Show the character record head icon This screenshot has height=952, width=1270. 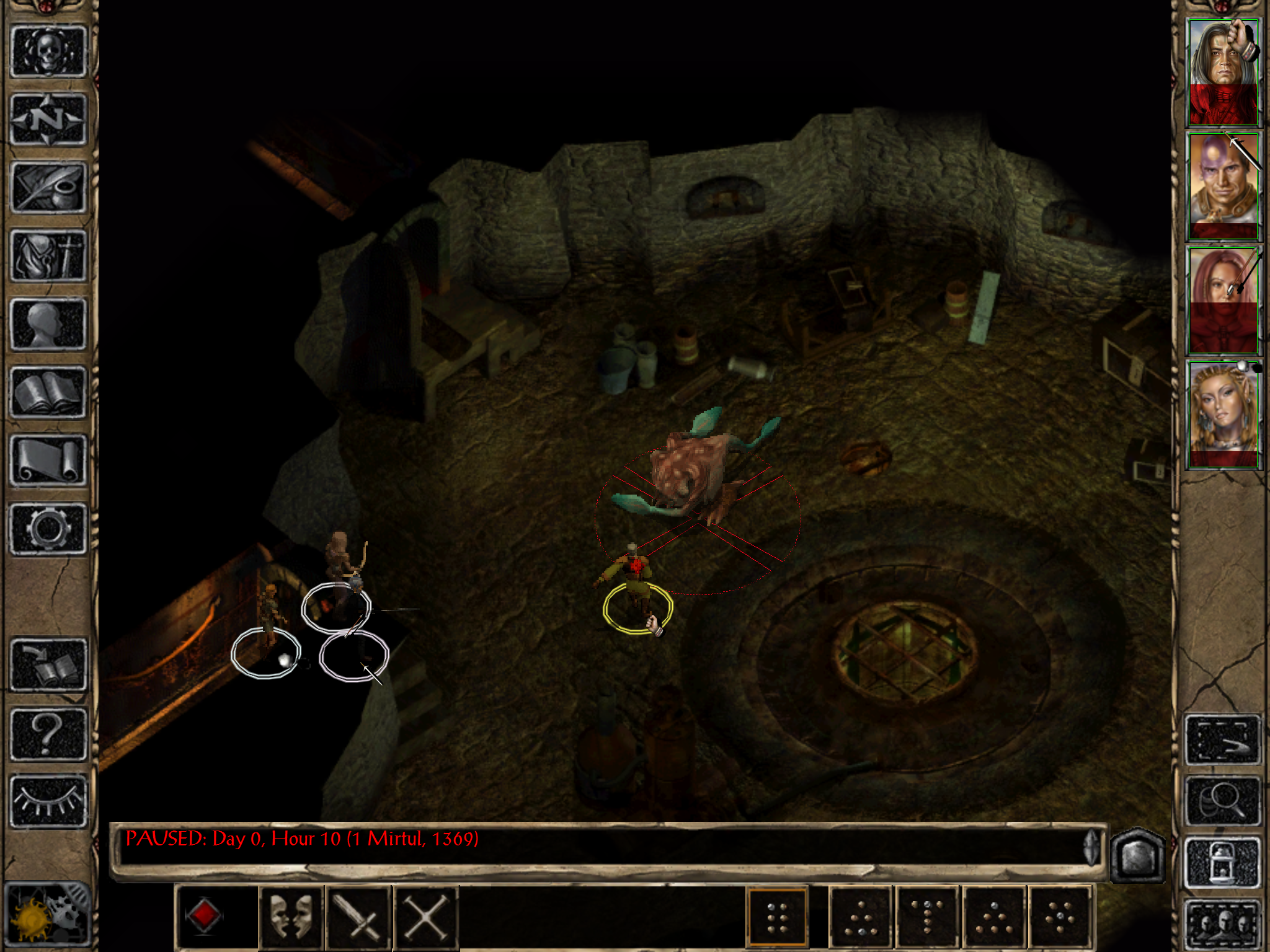[x=48, y=324]
